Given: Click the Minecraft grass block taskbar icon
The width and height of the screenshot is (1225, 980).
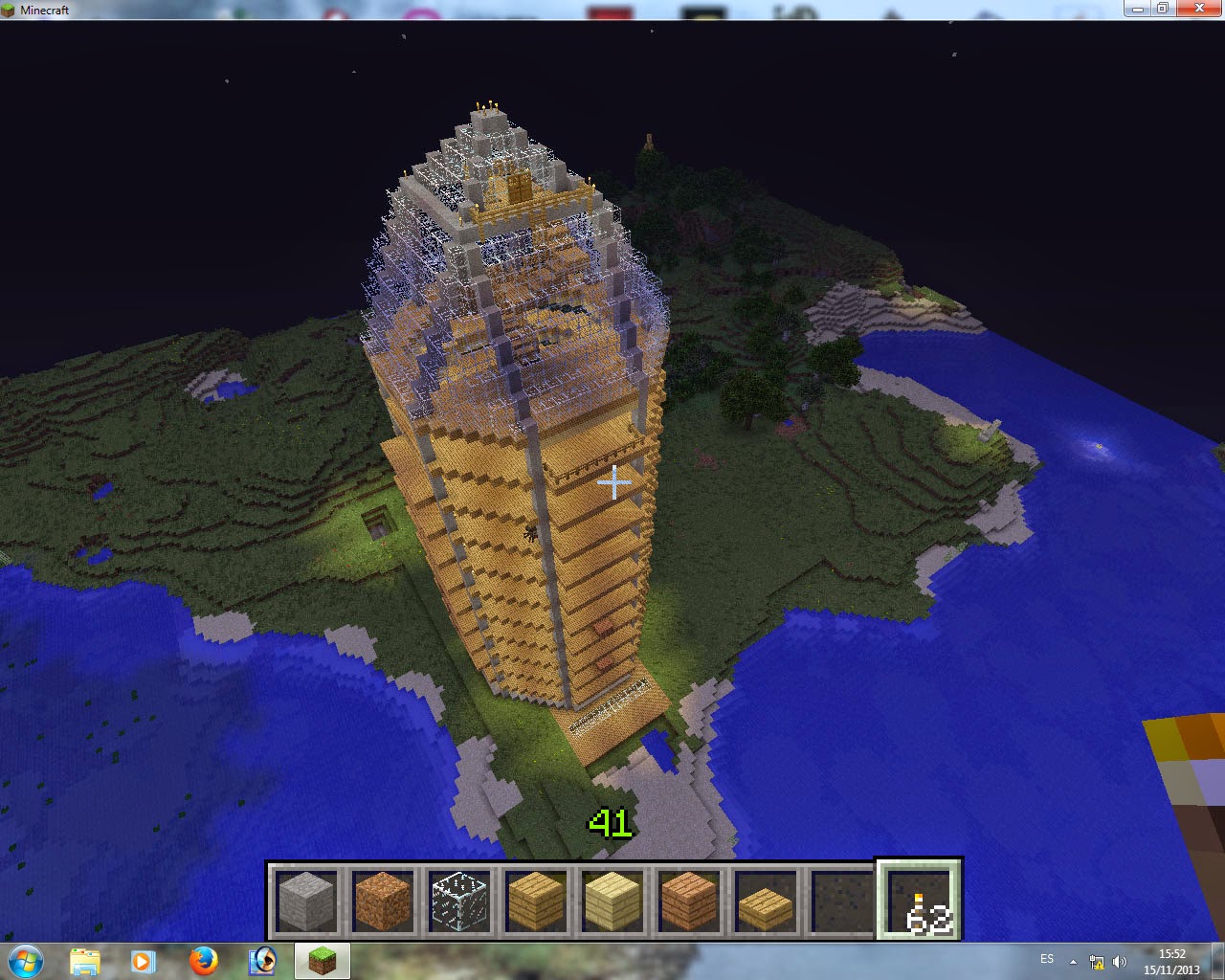Looking at the screenshot, I should point(322,962).
